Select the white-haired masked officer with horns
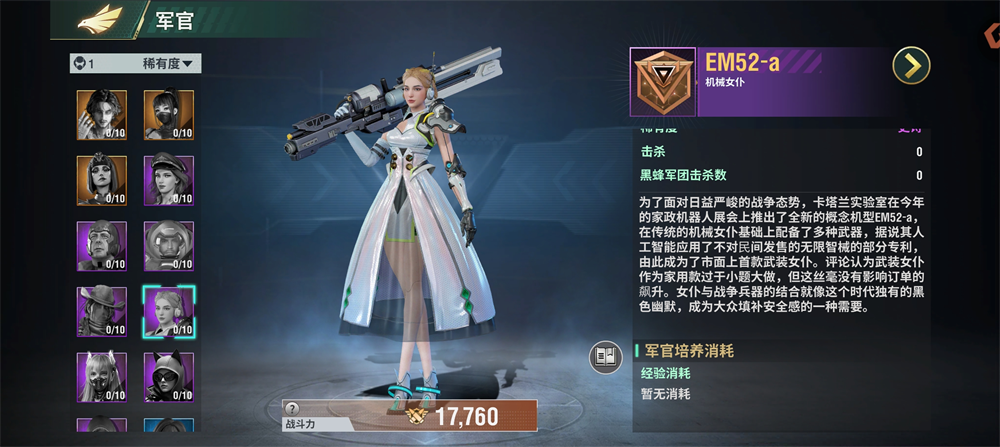The height and width of the screenshot is (447, 1000). pyautogui.click(x=101, y=376)
